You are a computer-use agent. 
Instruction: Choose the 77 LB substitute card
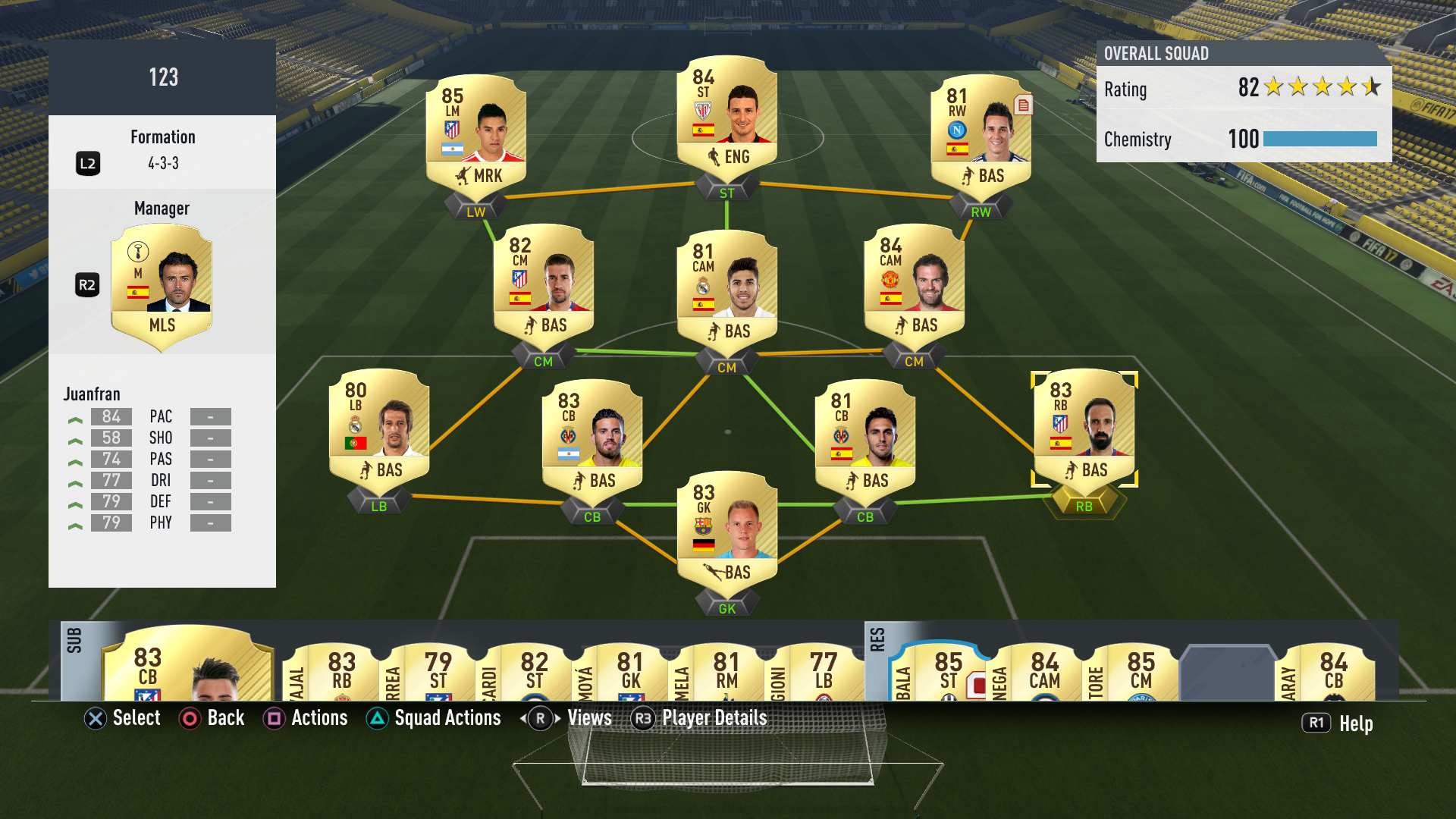(823, 672)
